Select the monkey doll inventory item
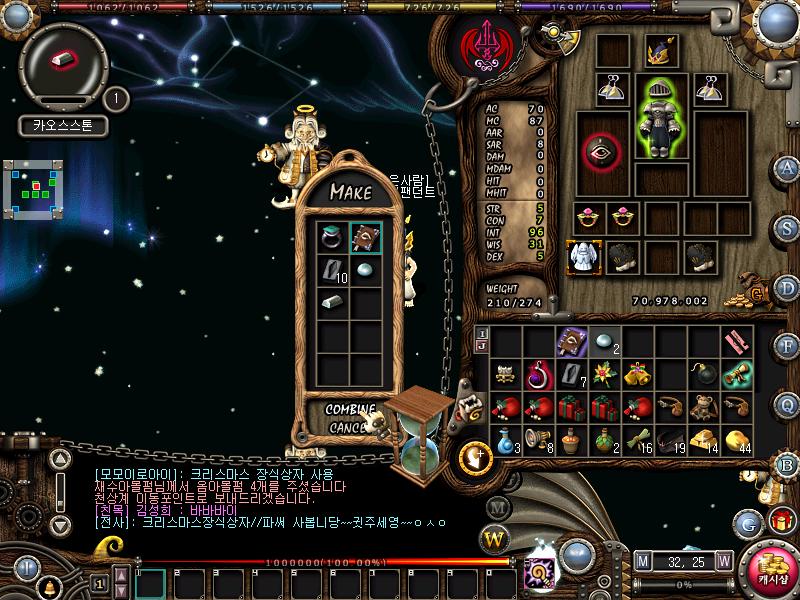 pos(703,407)
